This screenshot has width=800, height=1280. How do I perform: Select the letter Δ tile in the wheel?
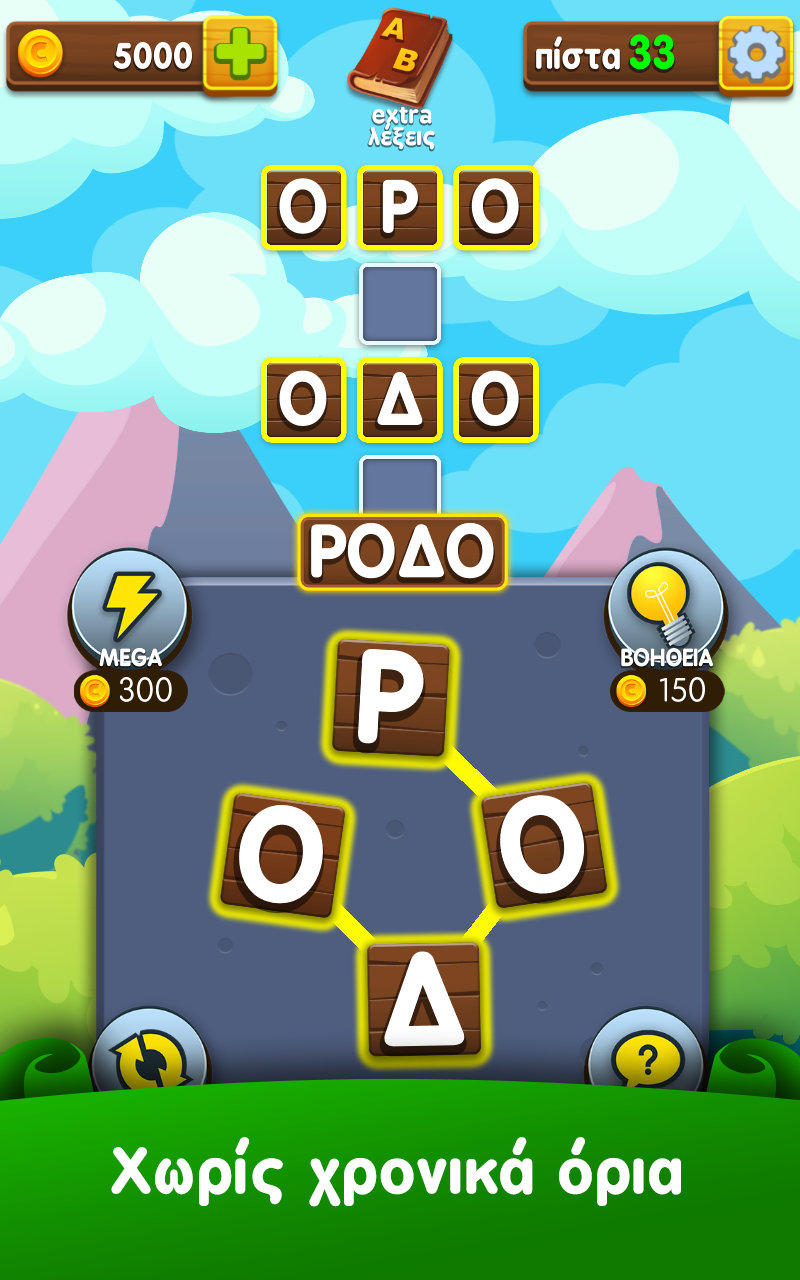coord(424,1000)
